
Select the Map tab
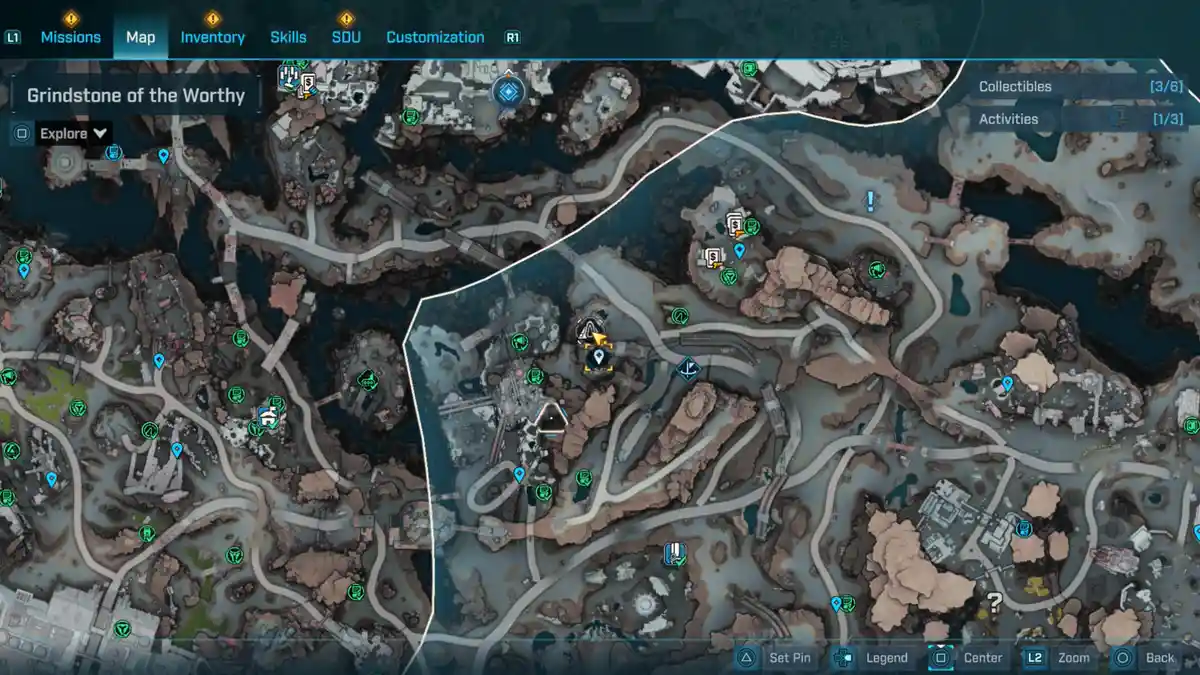[x=140, y=37]
